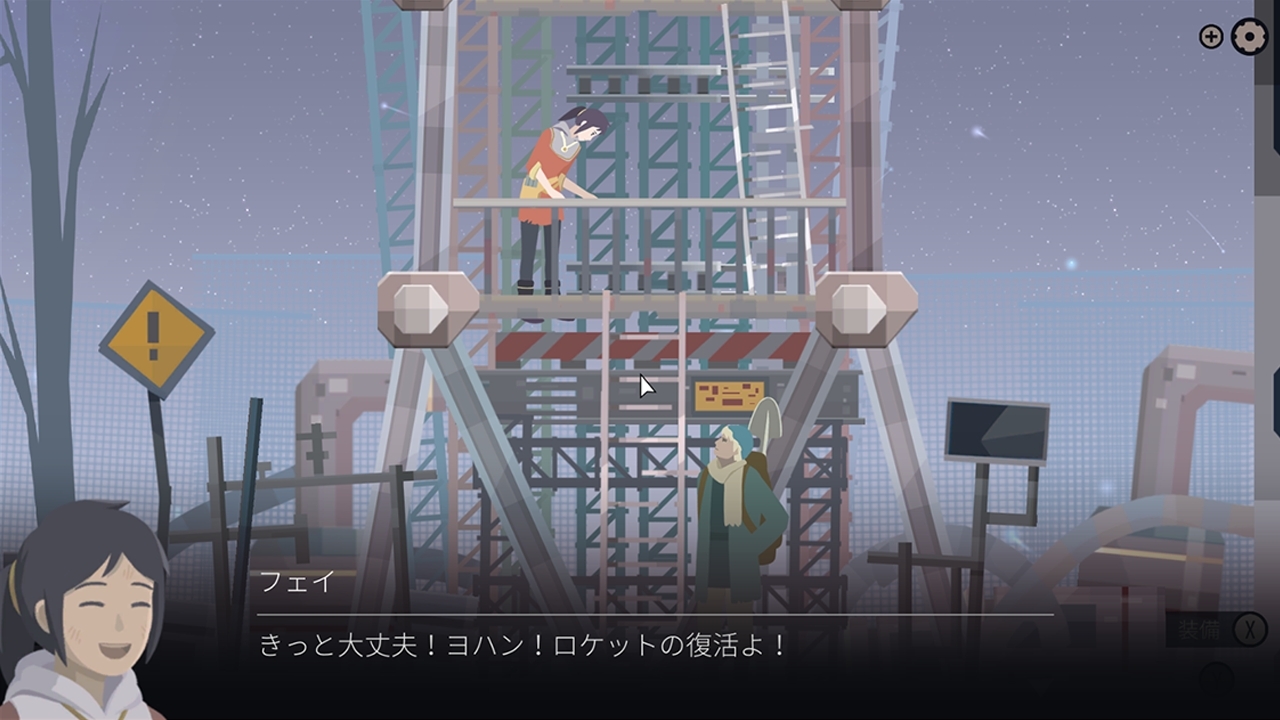This screenshot has width=1280, height=720.
Task: Click the yellow exclamation warning sign
Action: point(155,338)
